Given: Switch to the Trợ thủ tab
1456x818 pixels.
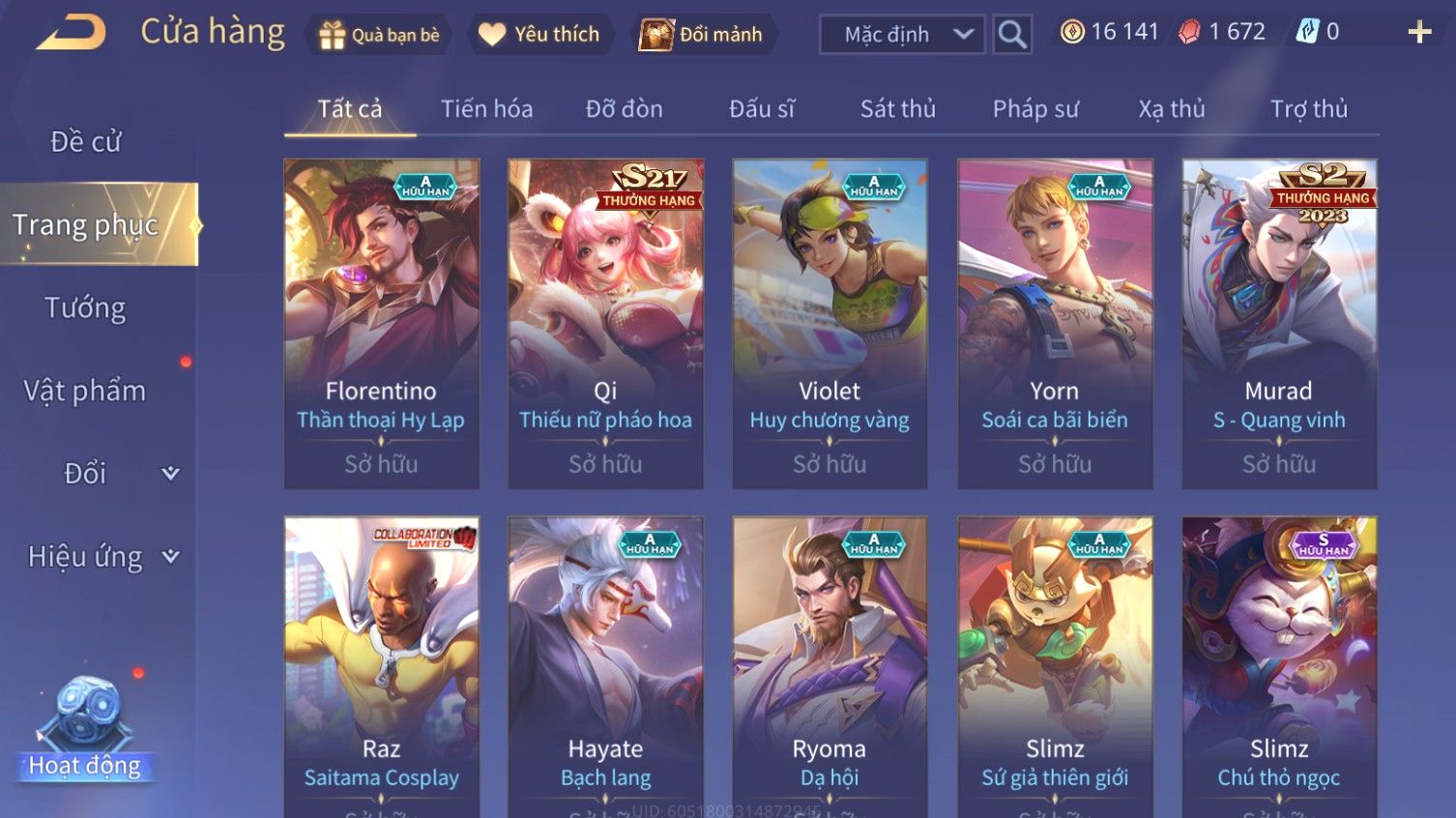Looking at the screenshot, I should [x=1308, y=109].
